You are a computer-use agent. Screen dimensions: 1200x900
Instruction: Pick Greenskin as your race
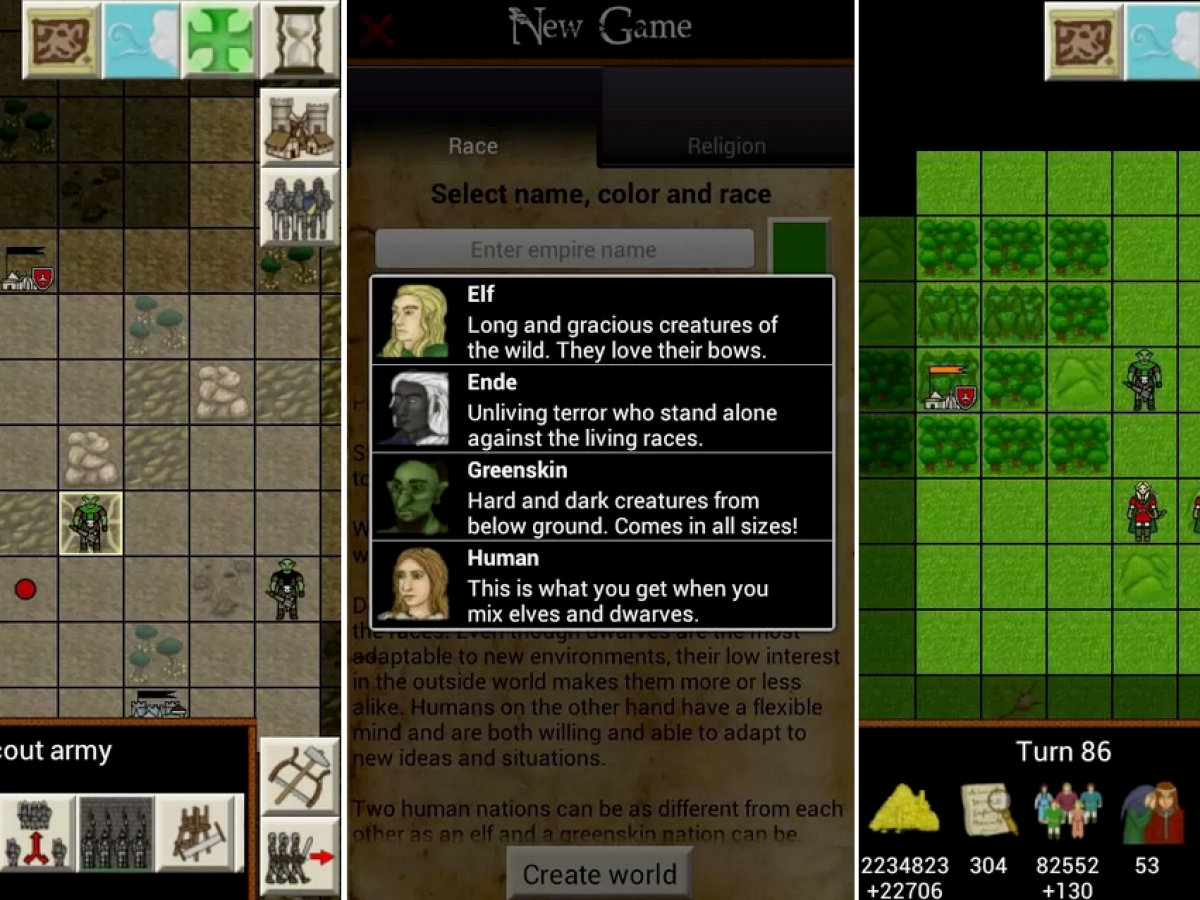602,497
